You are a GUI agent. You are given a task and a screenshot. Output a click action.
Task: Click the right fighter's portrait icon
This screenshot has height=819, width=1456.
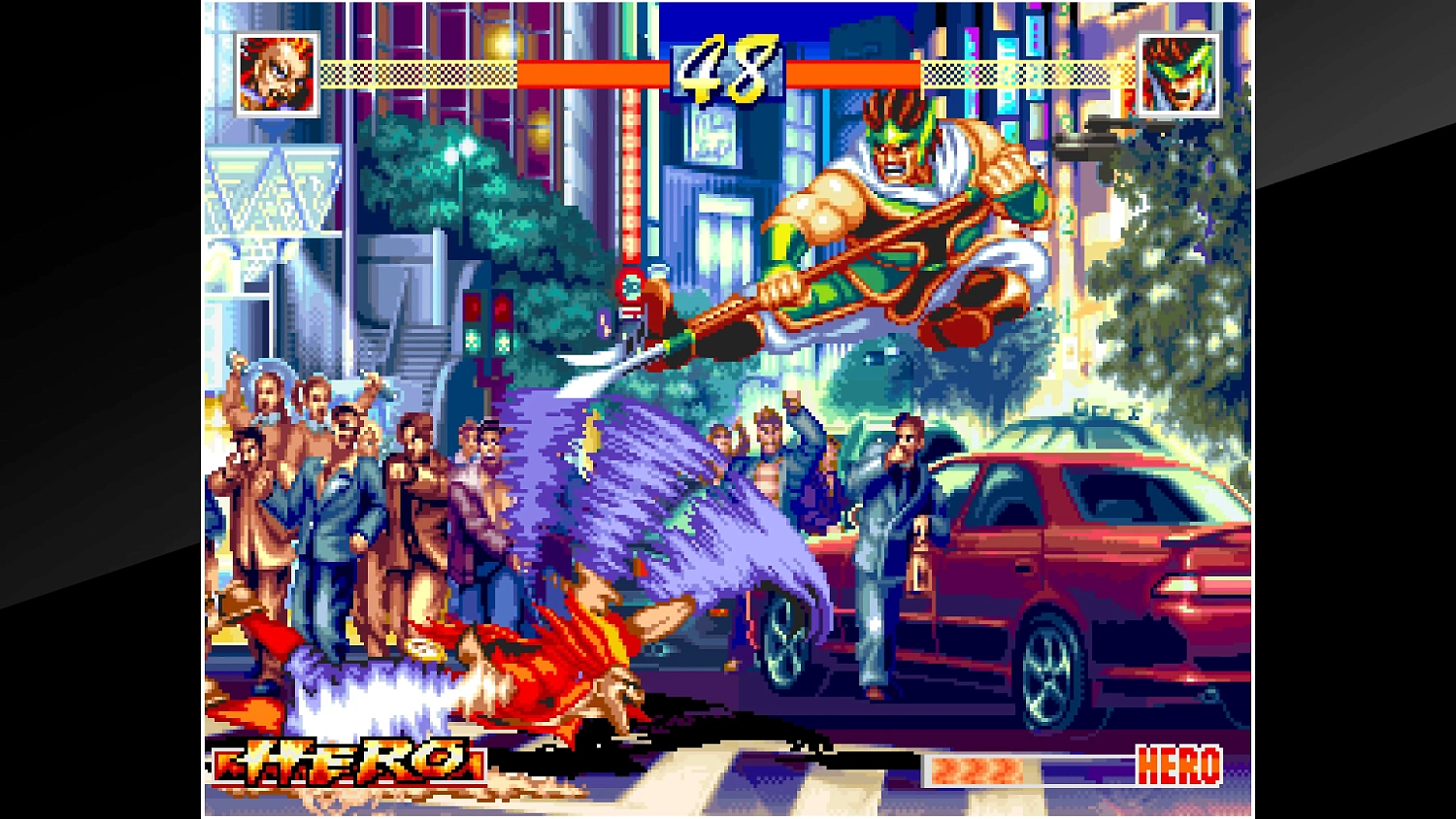pyautogui.click(x=1176, y=74)
